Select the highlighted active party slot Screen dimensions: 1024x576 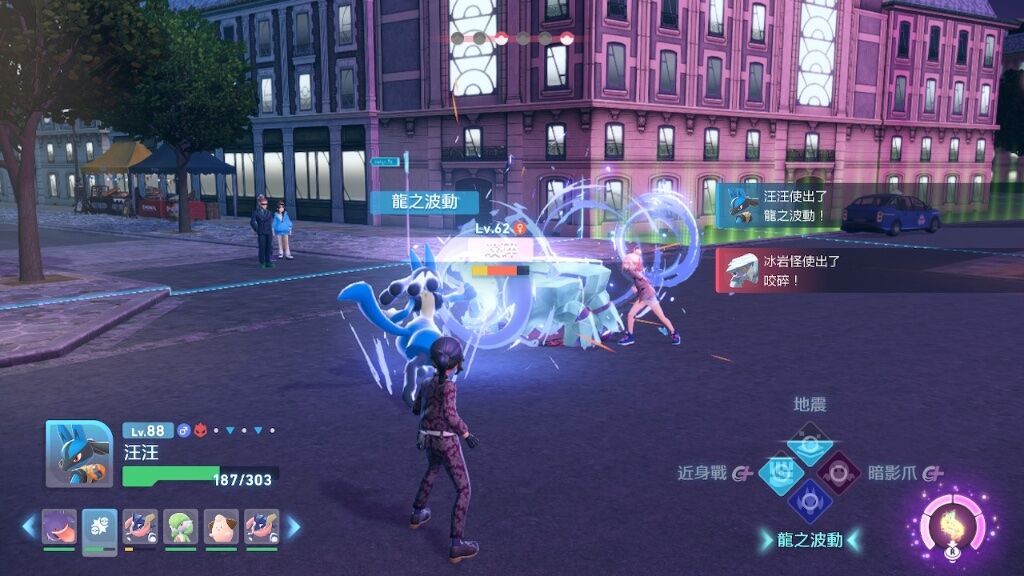[x=99, y=526]
